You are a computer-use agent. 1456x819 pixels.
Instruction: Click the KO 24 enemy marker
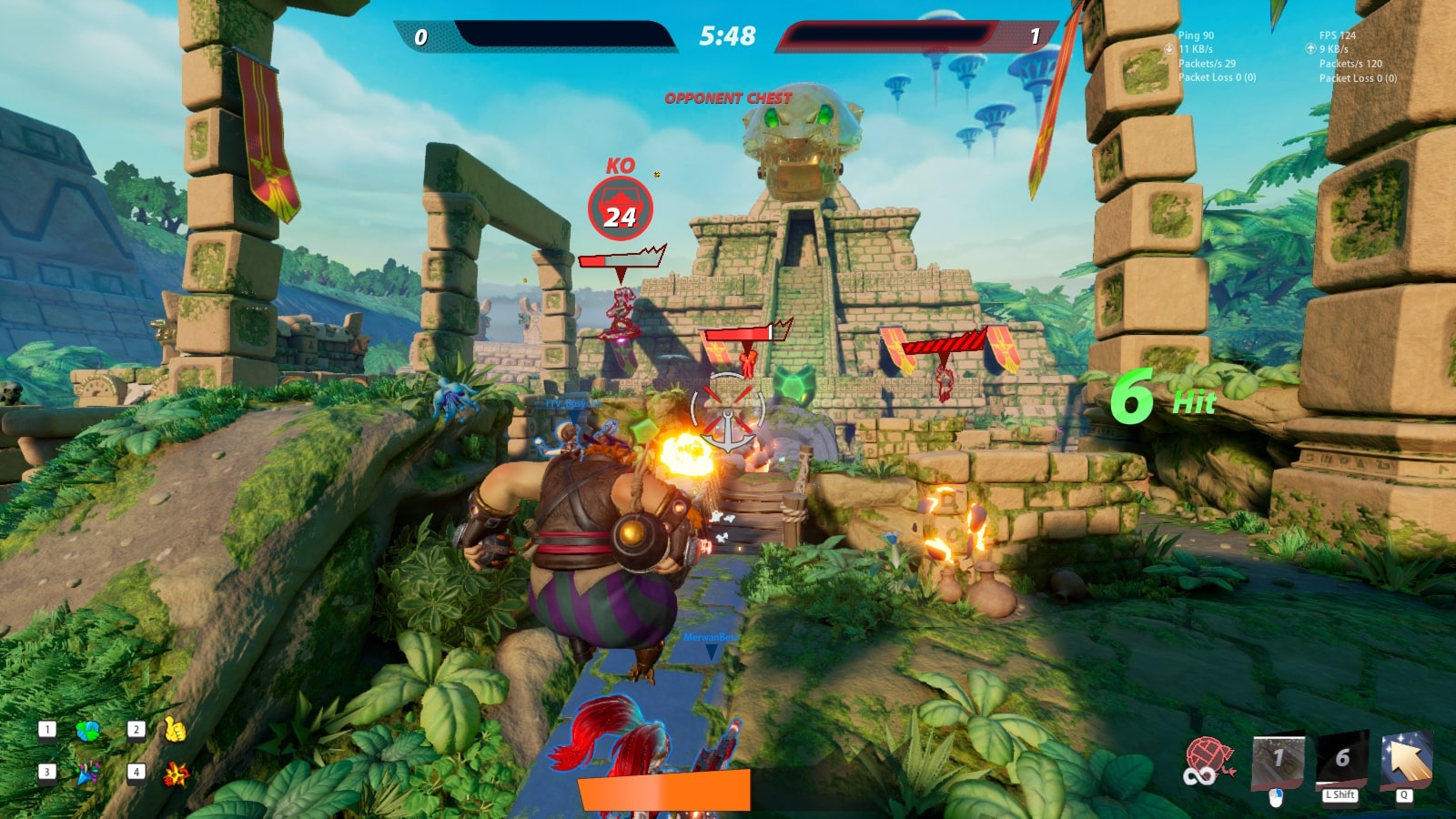[x=621, y=209]
